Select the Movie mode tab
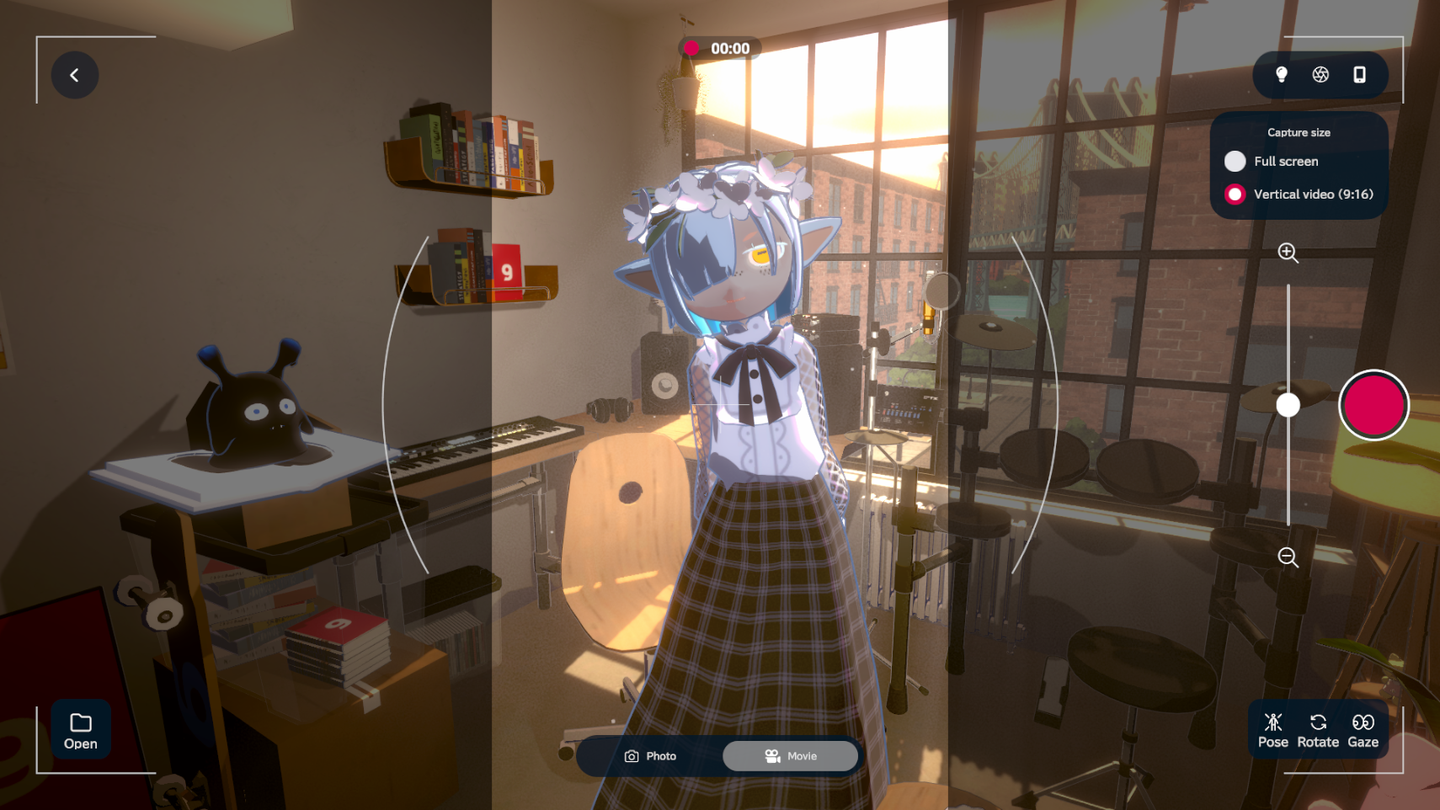Image resolution: width=1440 pixels, height=810 pixels. coord(790,756)
